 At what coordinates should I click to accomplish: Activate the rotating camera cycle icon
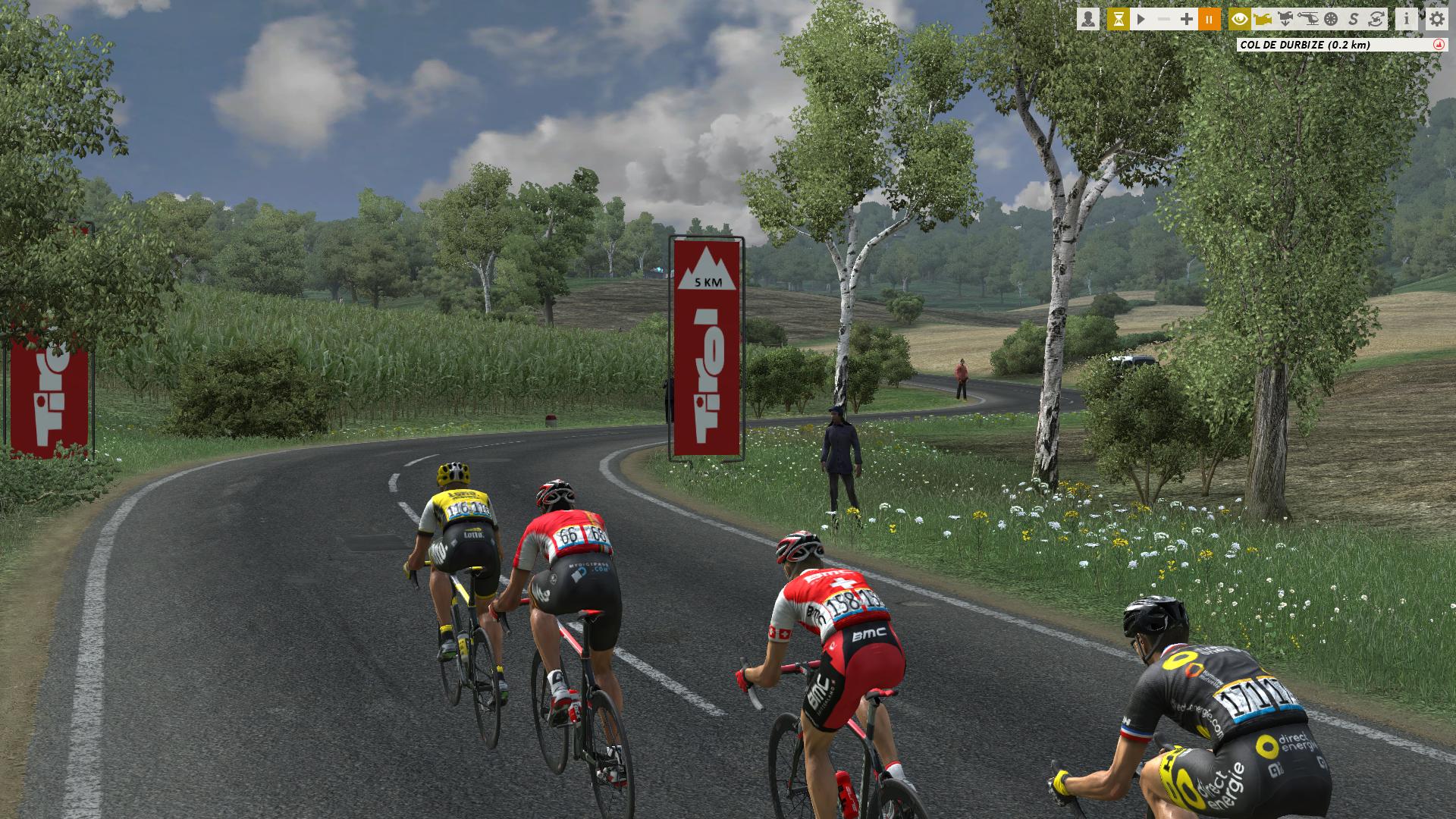point(1377,19)
